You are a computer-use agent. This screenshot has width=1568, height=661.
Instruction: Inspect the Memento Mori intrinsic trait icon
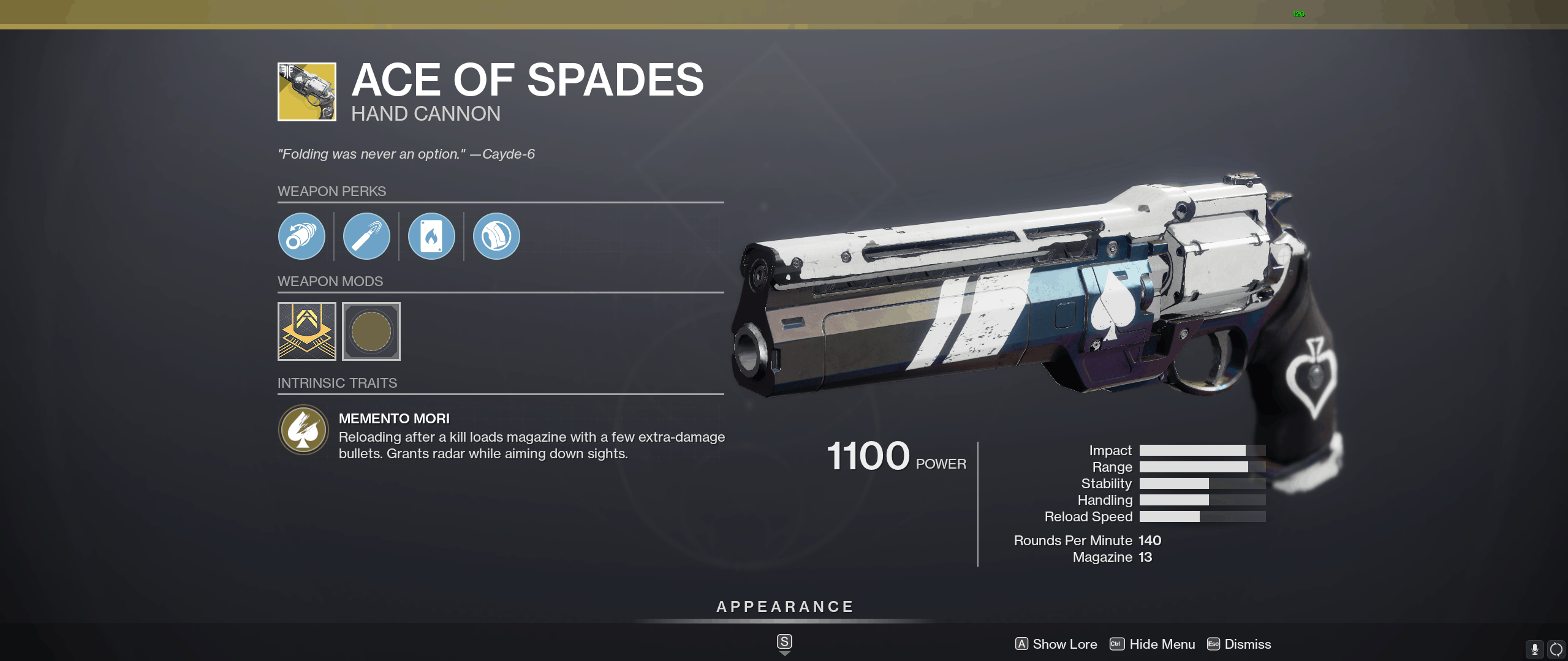point(303,429)
